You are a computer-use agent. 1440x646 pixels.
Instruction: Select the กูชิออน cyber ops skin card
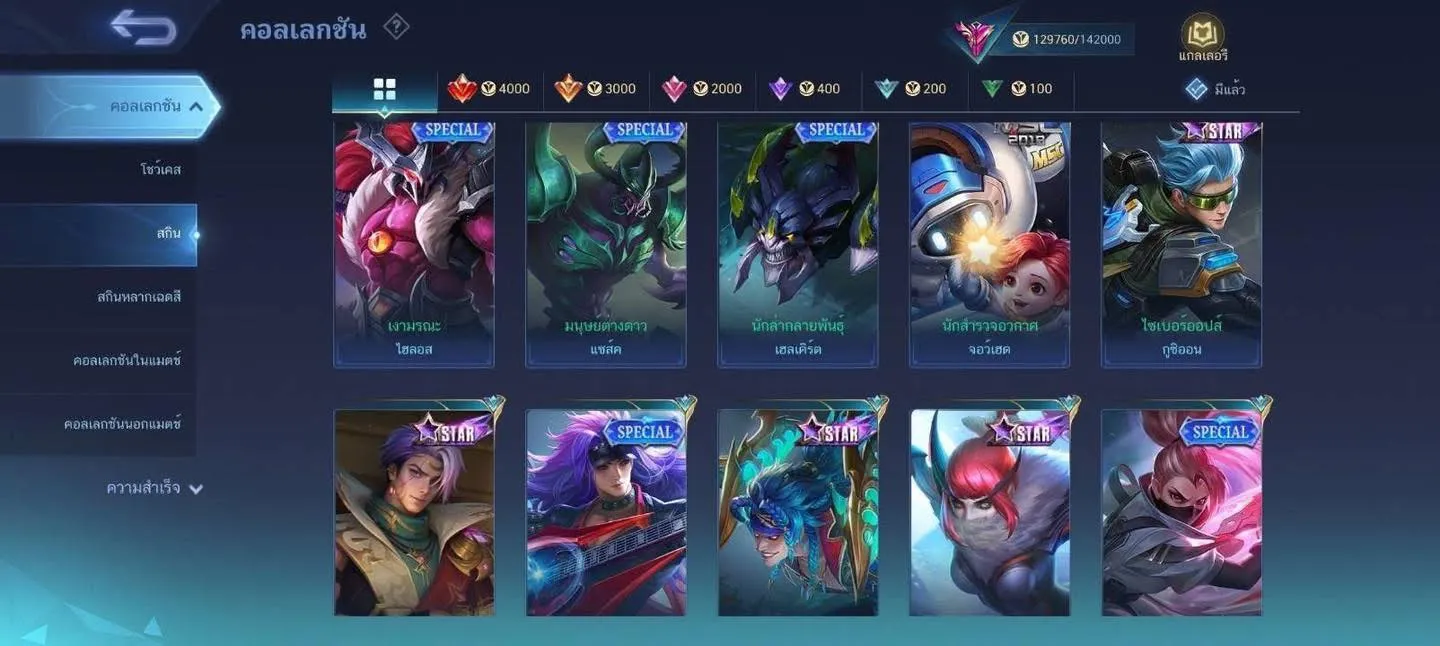click(1182, 245)
